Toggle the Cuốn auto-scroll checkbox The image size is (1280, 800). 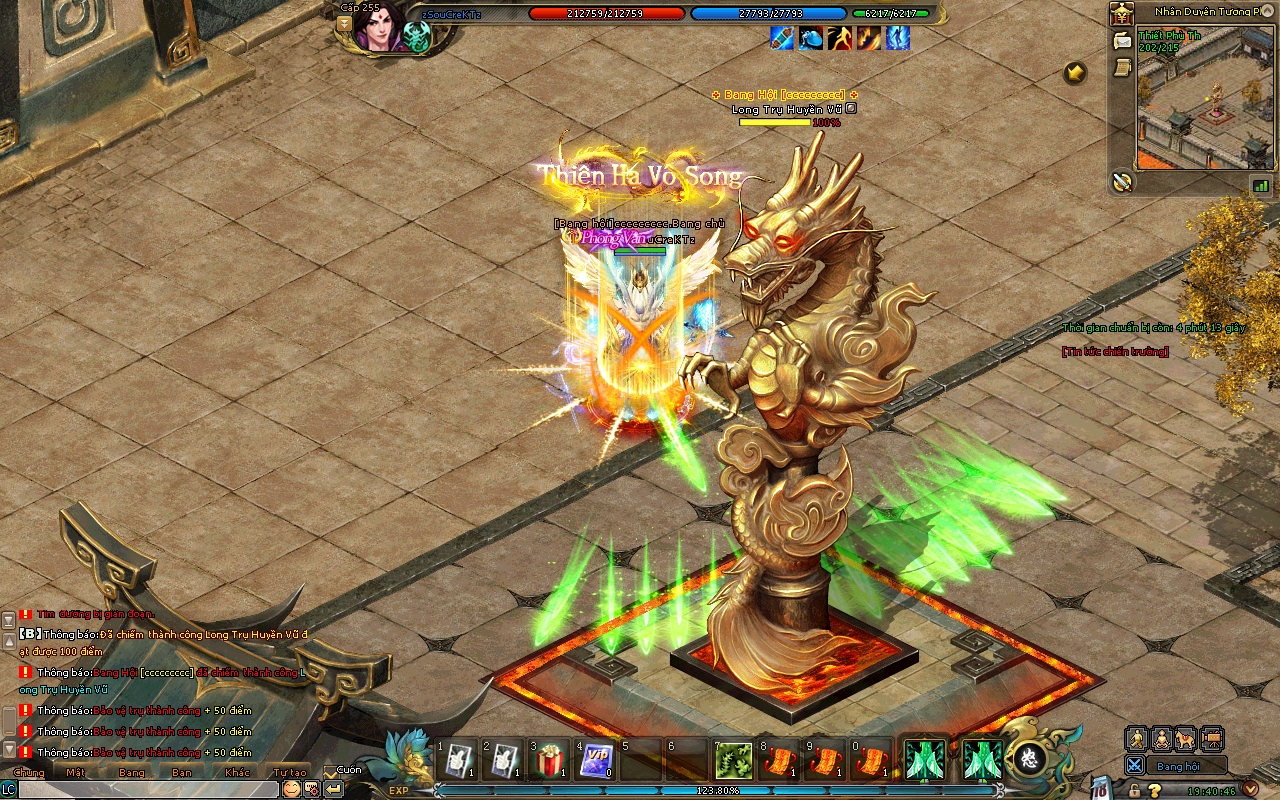coord(331,772)
